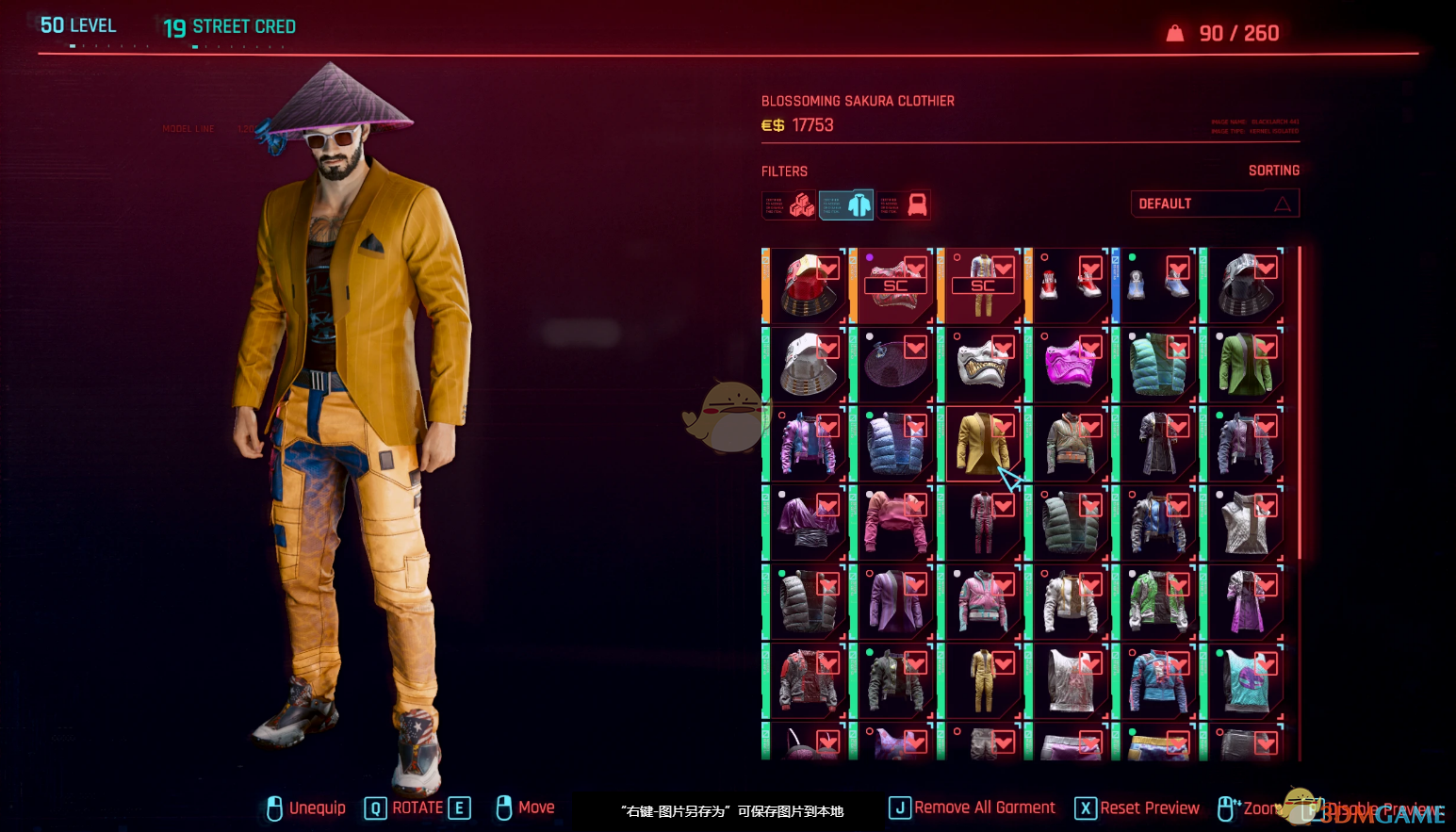The height and width of the screenshot is (832, 1456).
Task: Click the Reset Preview button
Action: 1137,808
